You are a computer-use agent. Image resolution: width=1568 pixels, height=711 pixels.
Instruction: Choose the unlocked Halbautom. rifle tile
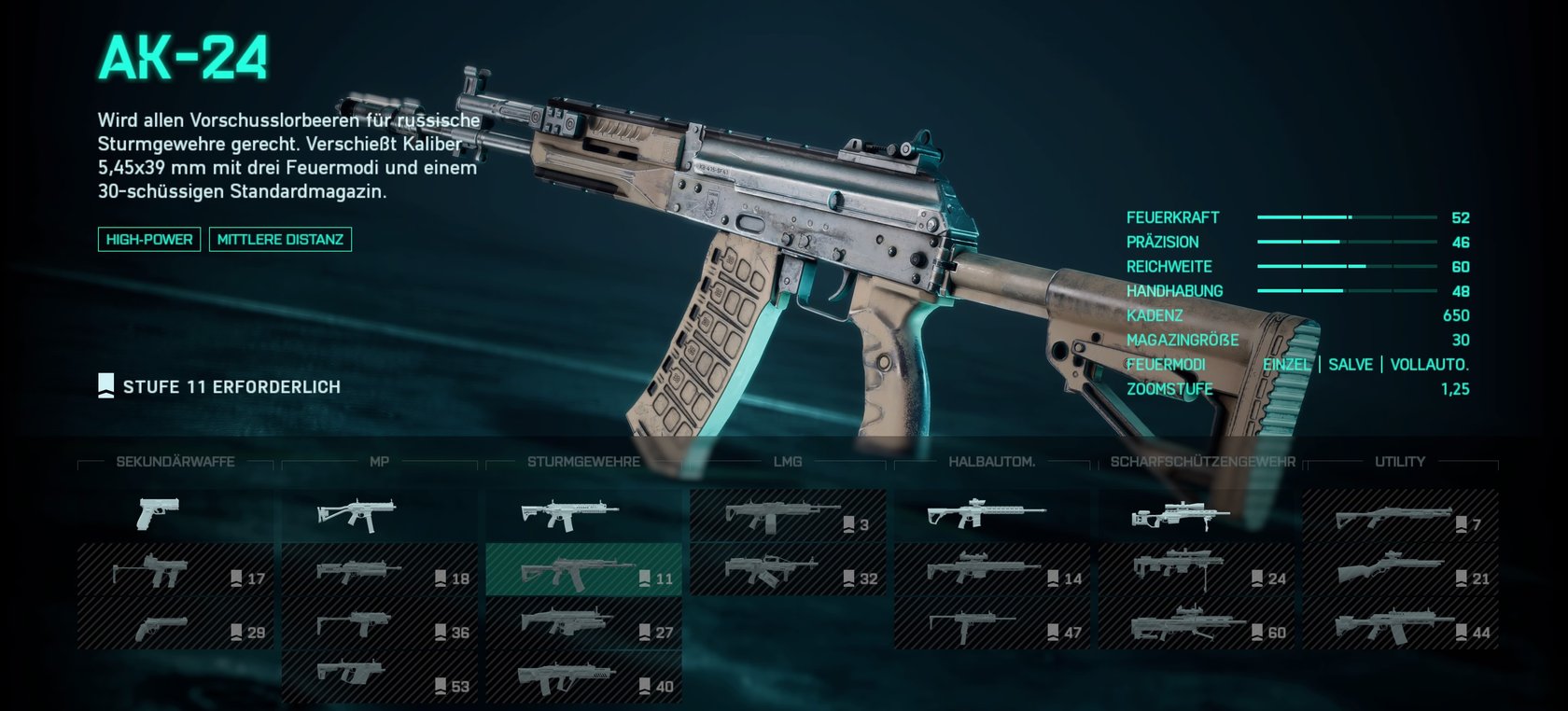(992, 514)
